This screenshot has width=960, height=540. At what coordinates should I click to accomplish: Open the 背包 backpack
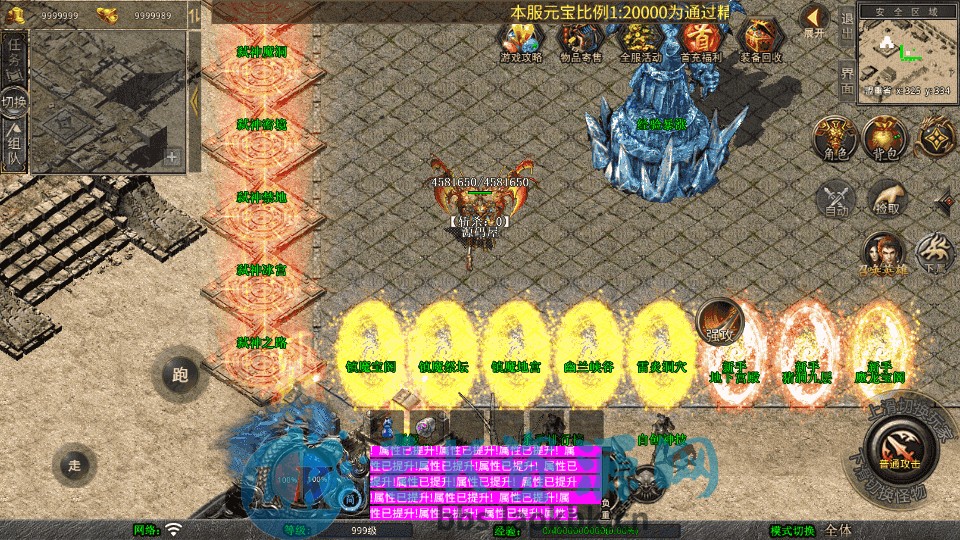[886, 139]
